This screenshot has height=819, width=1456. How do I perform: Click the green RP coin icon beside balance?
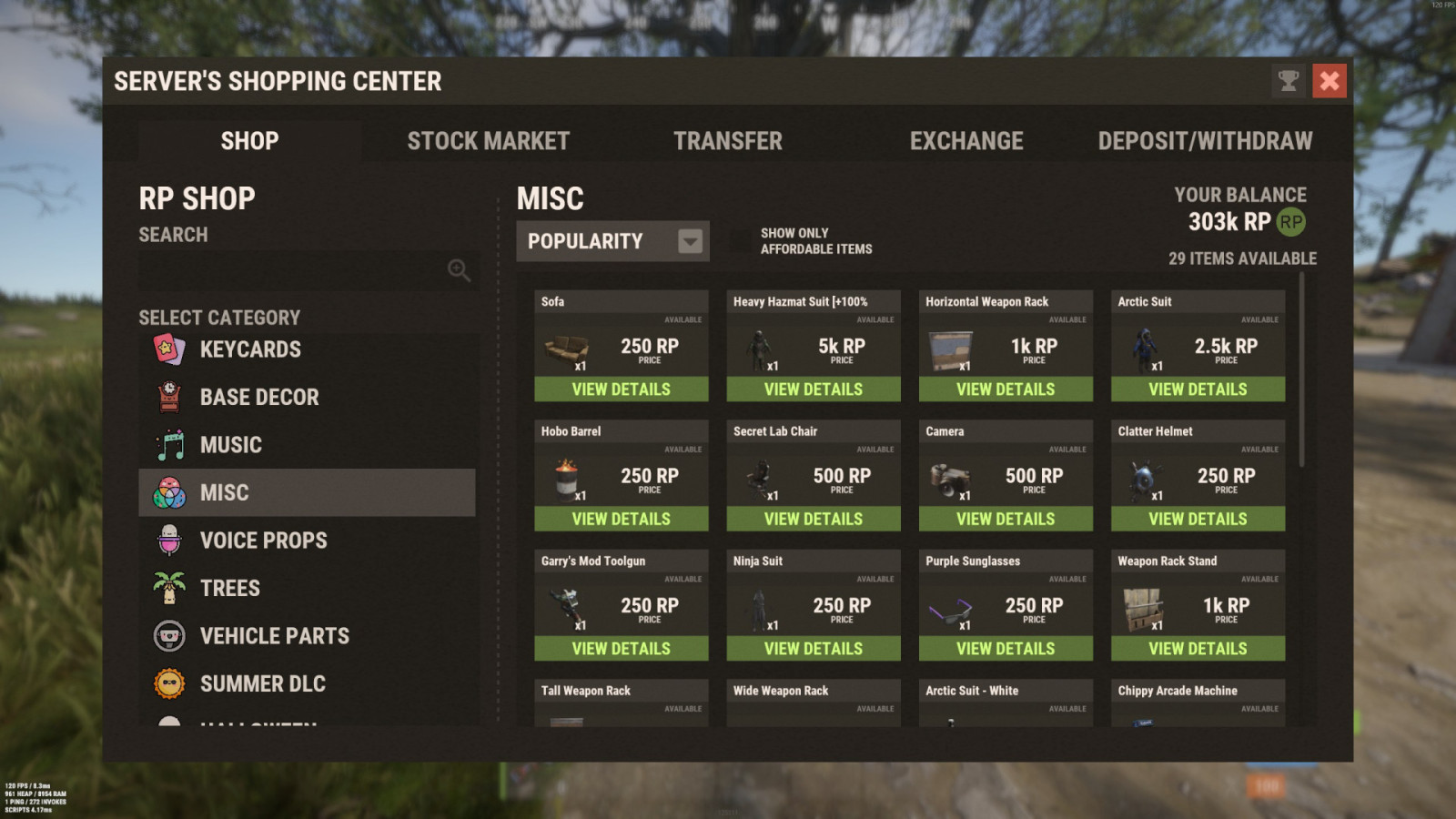click(x=1289, y=221)
